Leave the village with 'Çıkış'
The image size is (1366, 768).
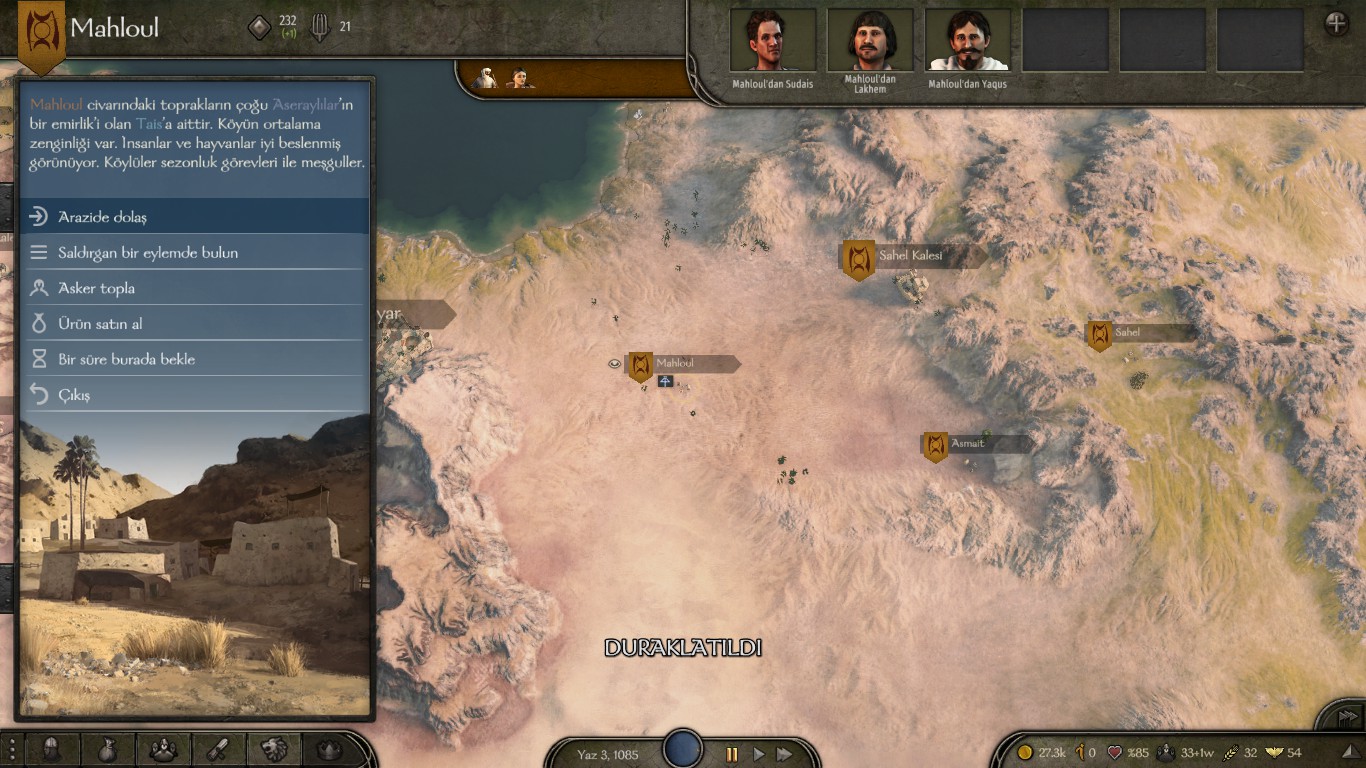(195, 395)
